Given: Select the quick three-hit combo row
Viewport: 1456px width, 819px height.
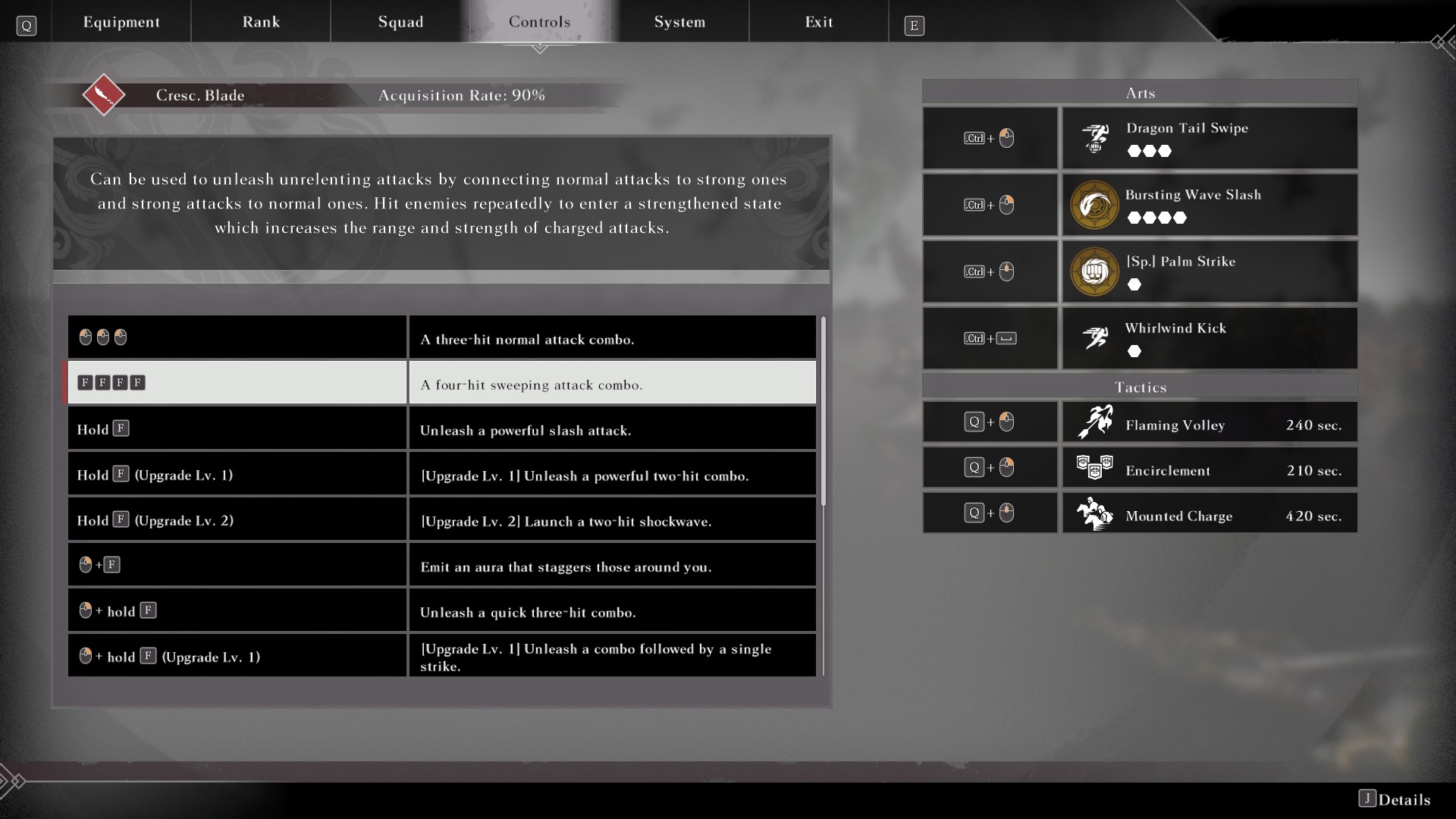Looking at the screenshot, I should coord(441,611).
